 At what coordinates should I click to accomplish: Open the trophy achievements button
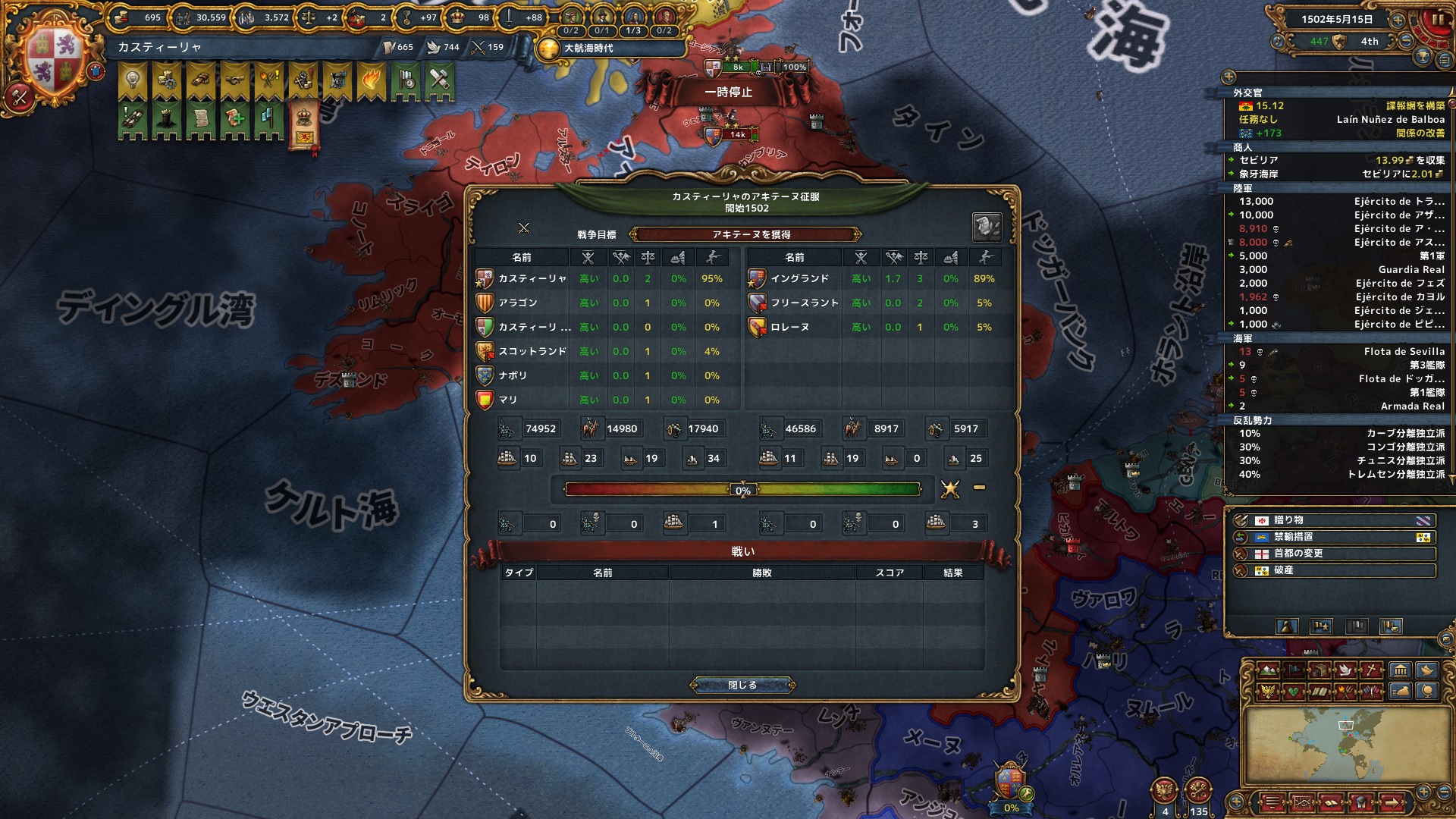tap(1423, 58)
